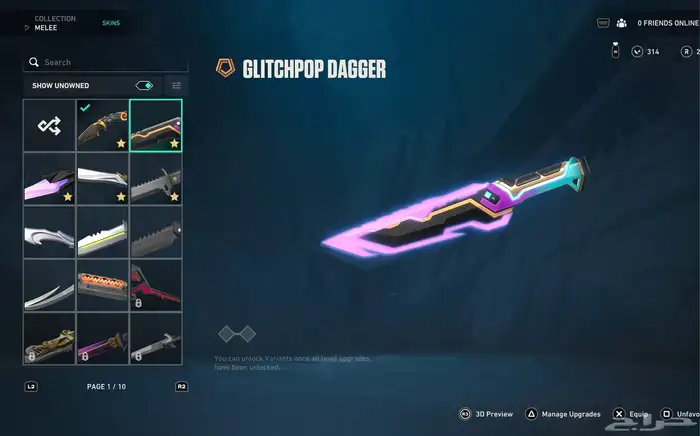Open the Skins tab
The height and width of the screenshot is (436, 700).
point(111,22)
